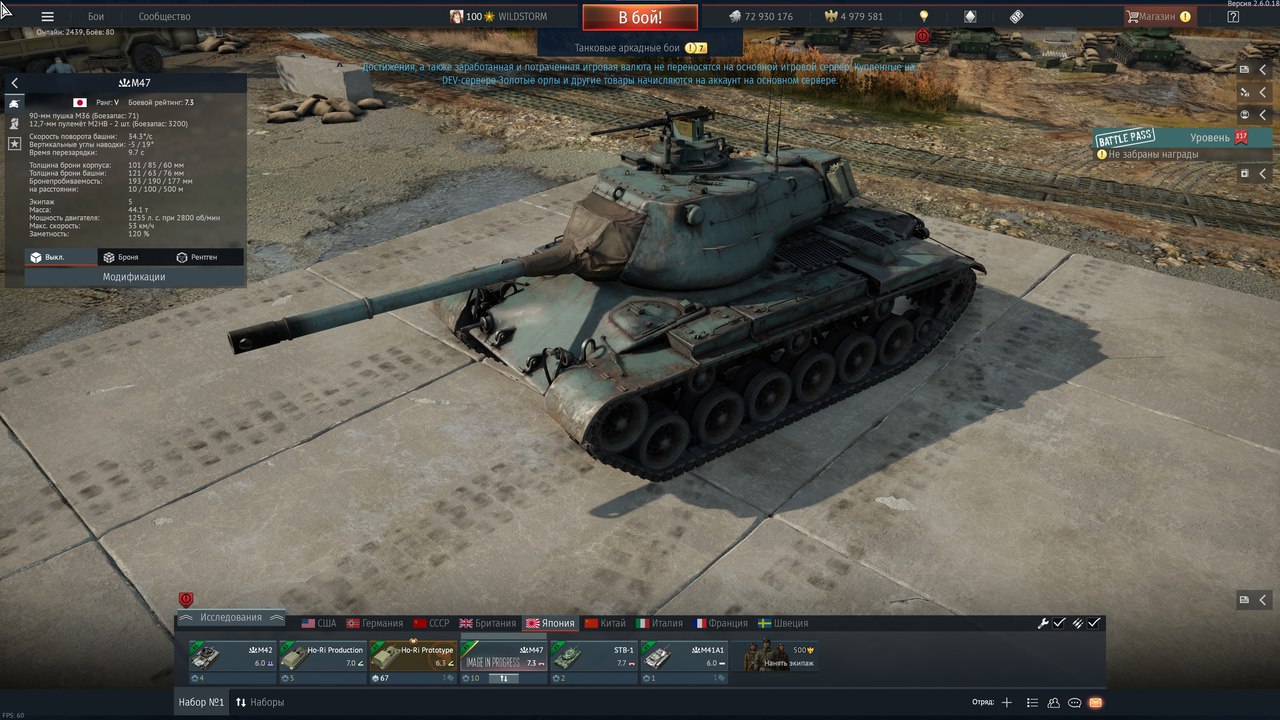Start a battle with the В бой! button
Viewport: 1280px width, 720px height.
640,17
